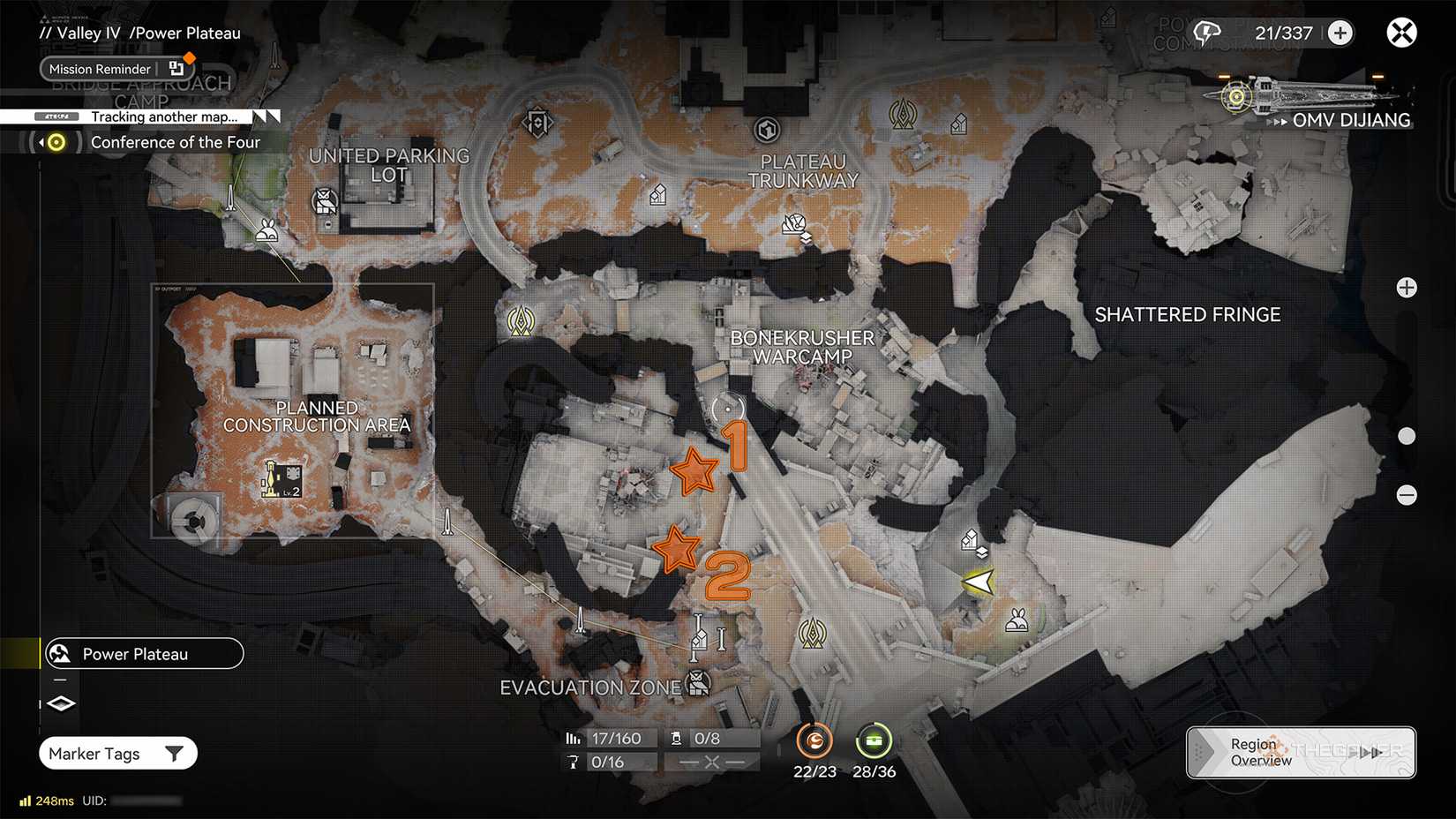Toggle the rabbit marker near Evacuation Zone

click(x=1017, y=620)
